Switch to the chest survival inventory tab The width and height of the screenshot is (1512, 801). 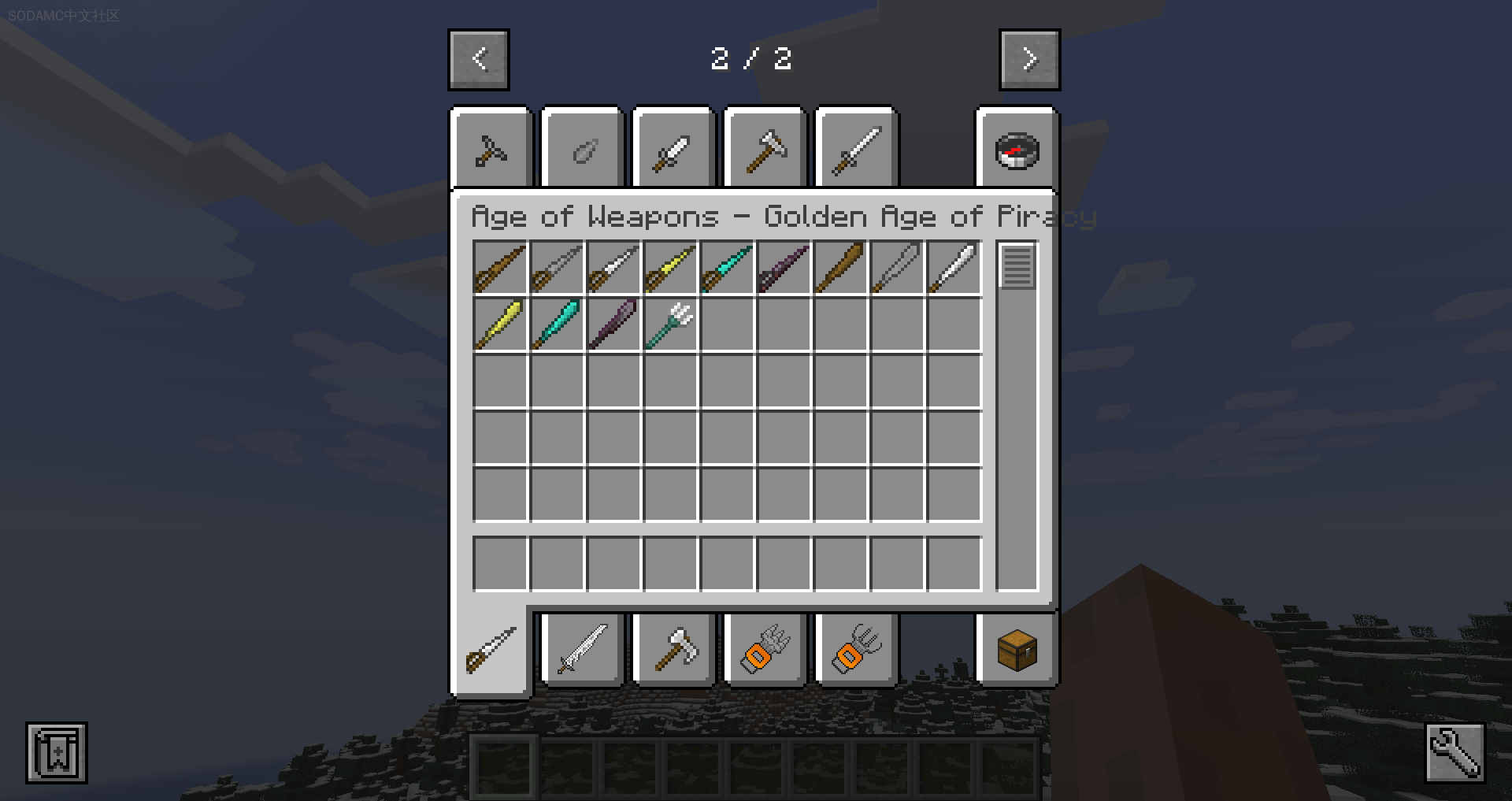coord(1017,651)
